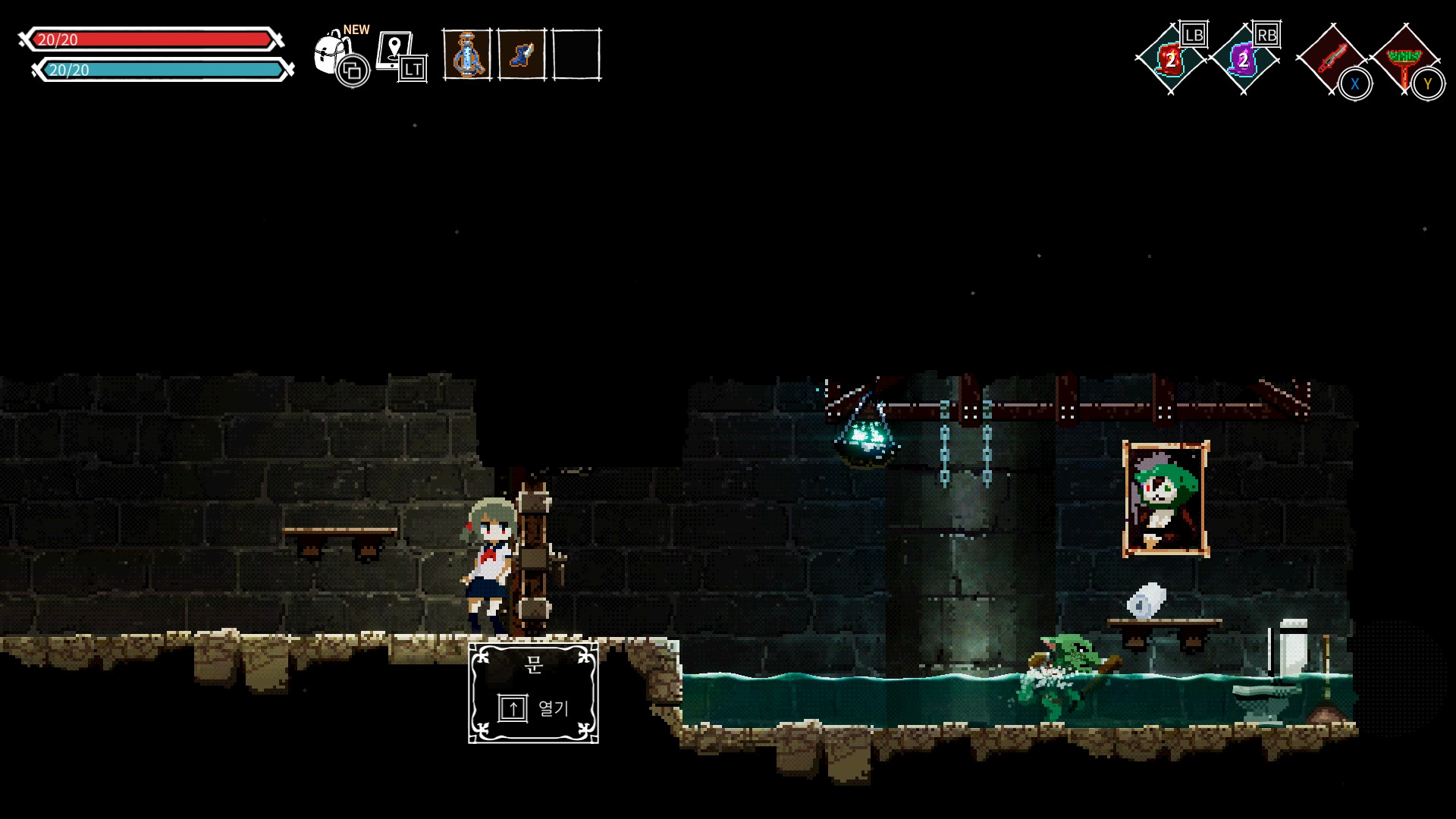
Task: Select the blue lantern item slot
Action: pyautogui.click(x=466, y=54)
